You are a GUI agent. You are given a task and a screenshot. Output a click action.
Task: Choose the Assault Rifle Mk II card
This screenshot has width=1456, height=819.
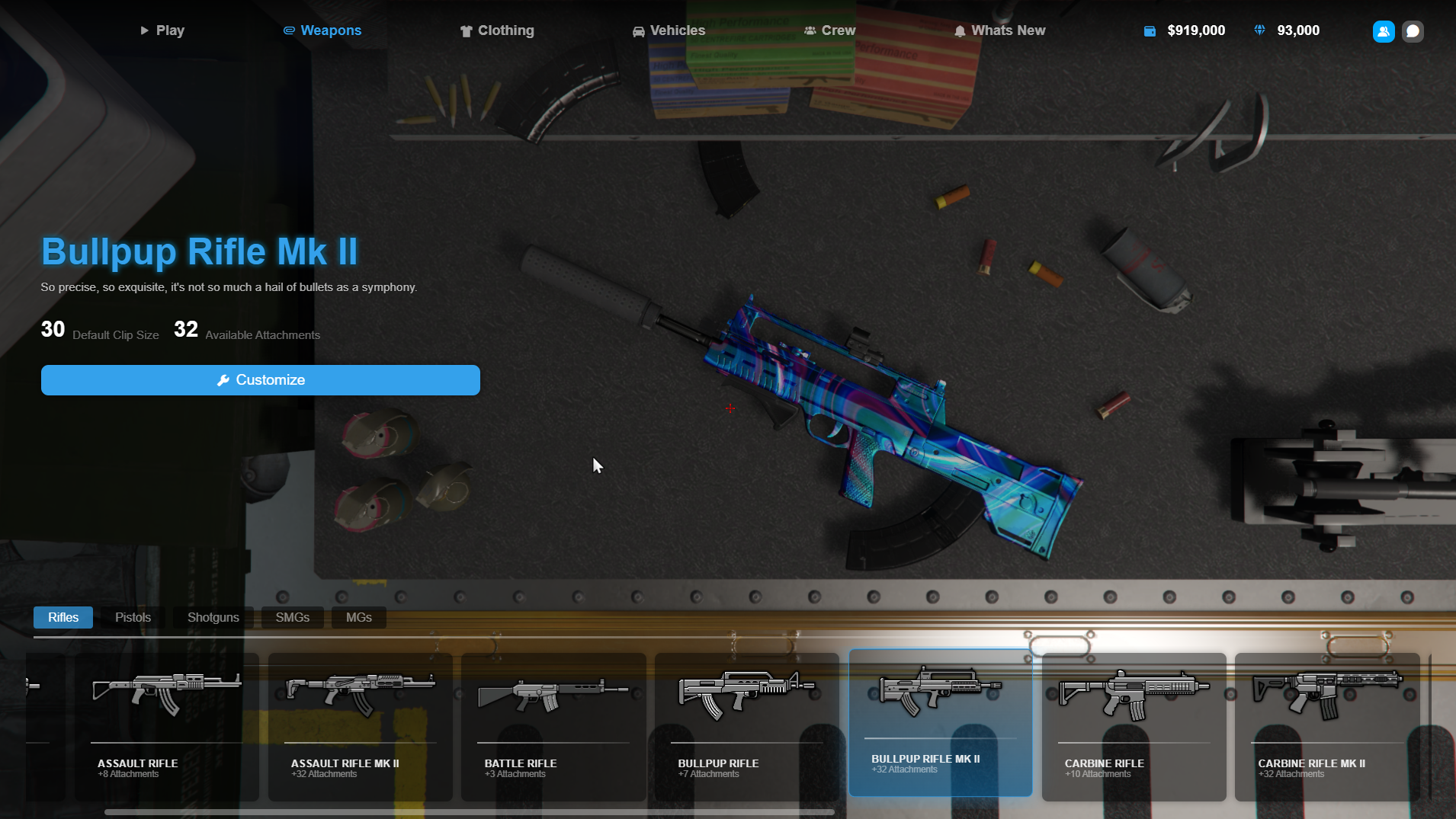click(360, 726)
